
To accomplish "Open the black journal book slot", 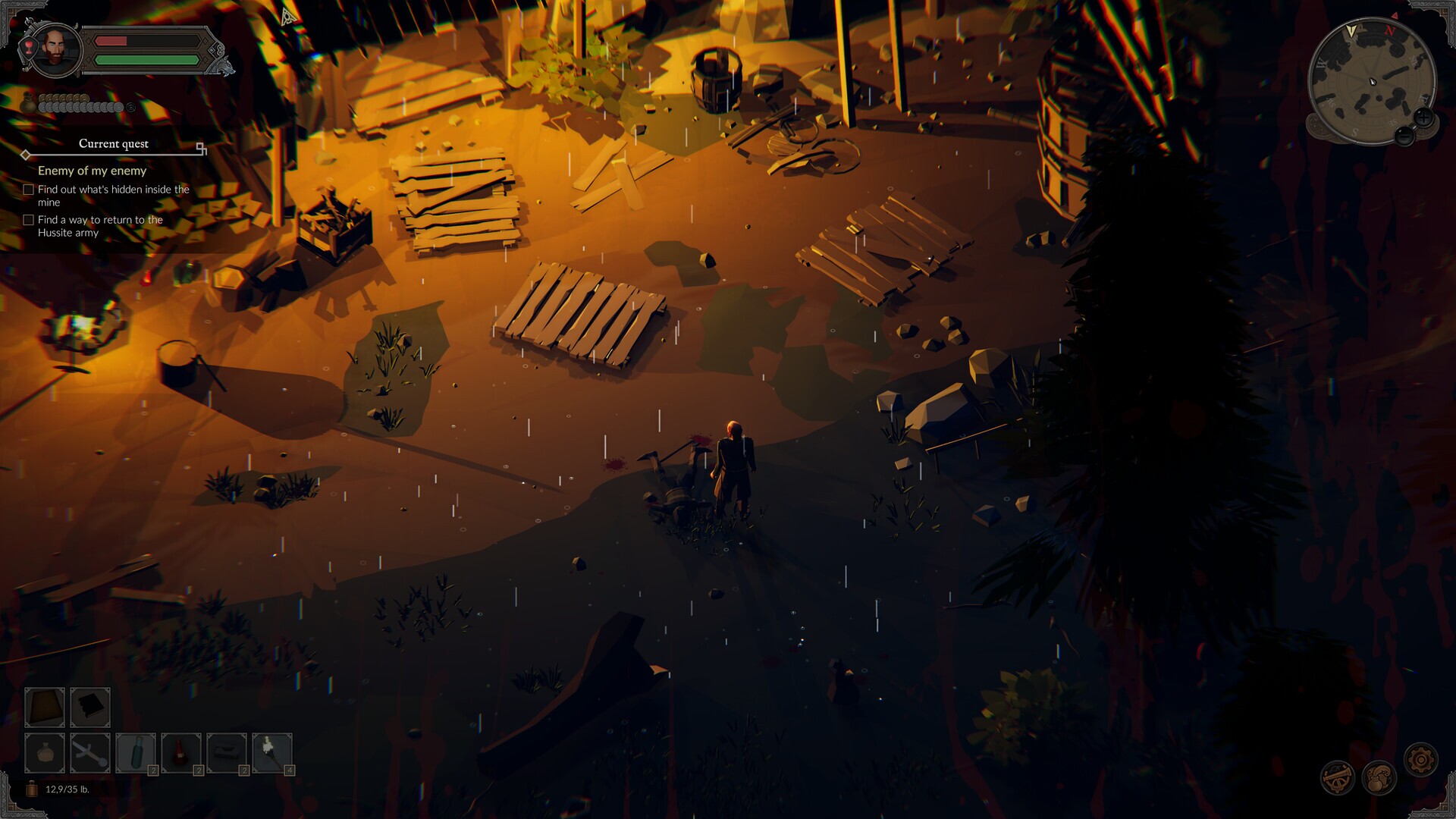I will pyautogui.click(x=89, y=706).
